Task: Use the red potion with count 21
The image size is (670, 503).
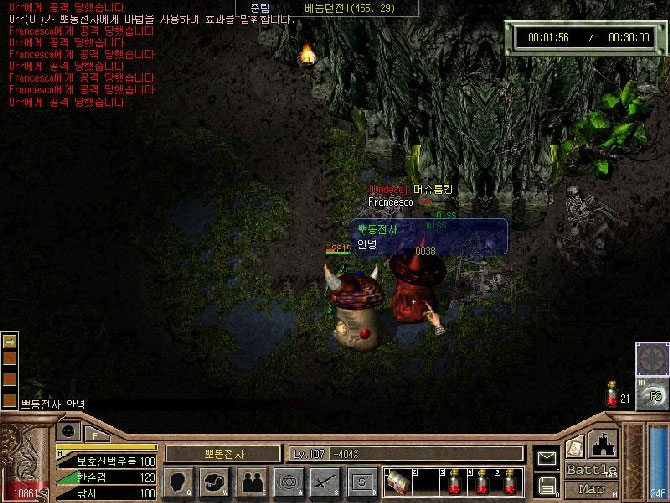Action: [x=613, y=396]
